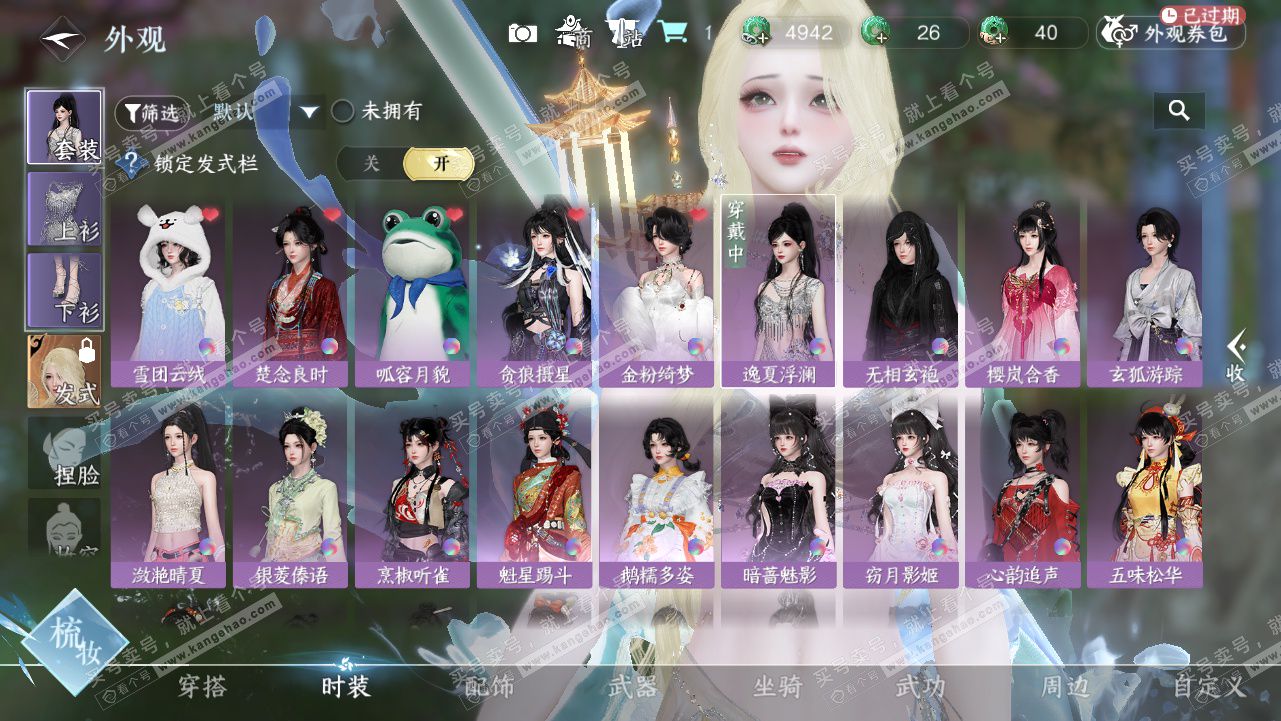The height and width of the screenshot is (721, 1281).
Task: Open the shopping cart icon
Action: pyautogui.click(x=673, y=33)
